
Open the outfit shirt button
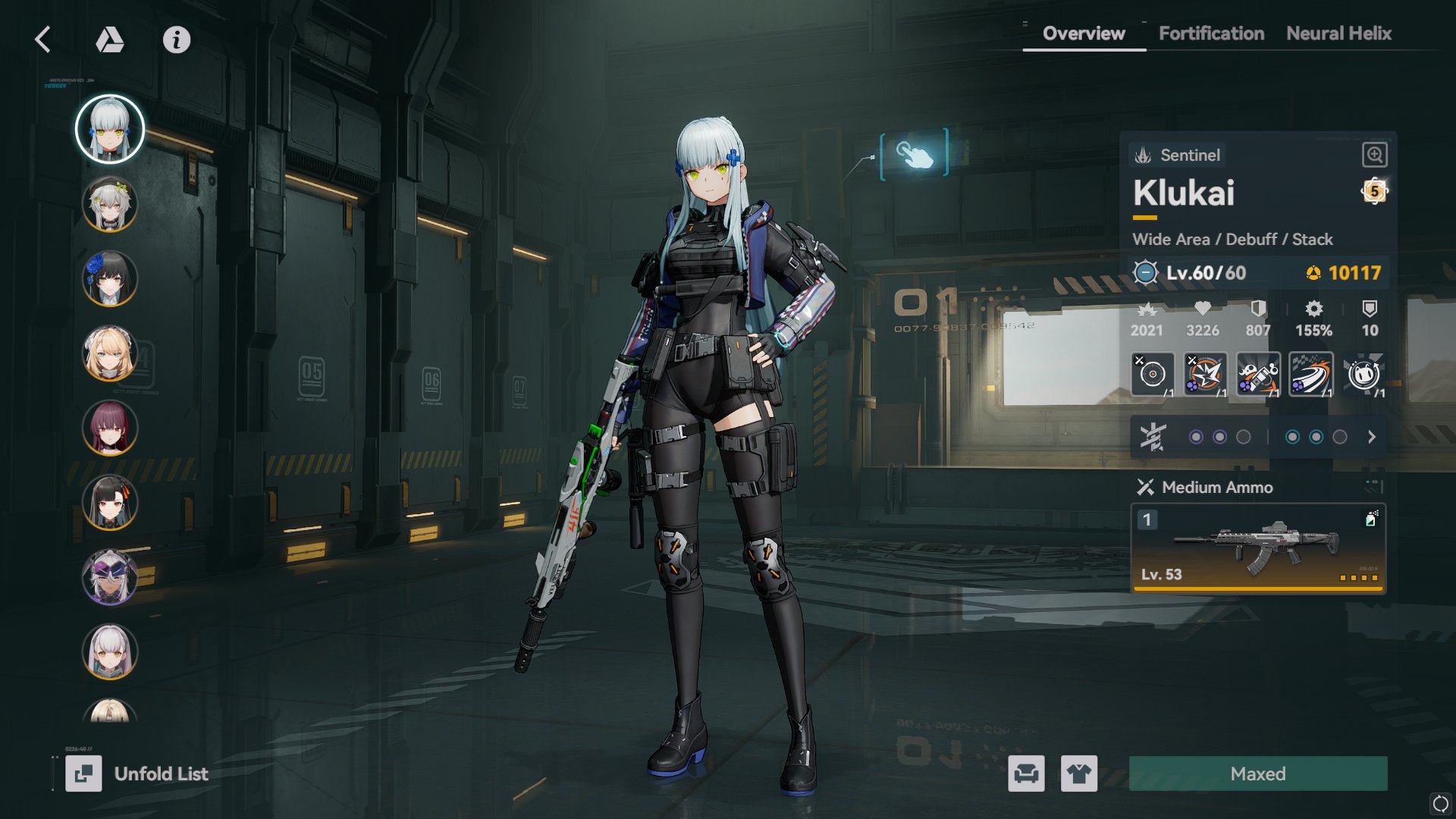click(x=1078, y=773)
